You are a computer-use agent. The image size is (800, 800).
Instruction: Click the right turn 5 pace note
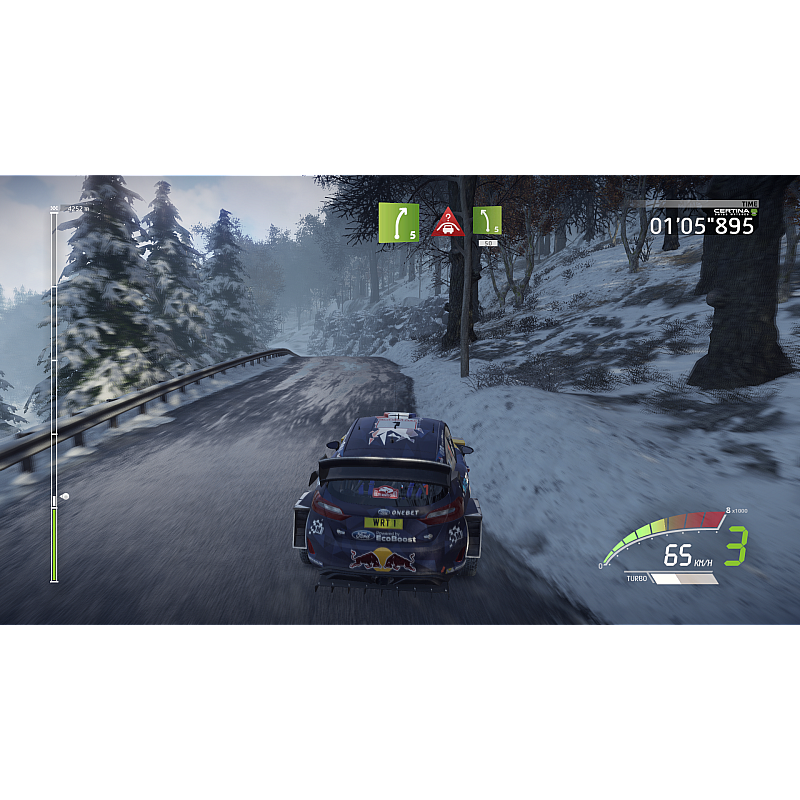point(398,222)
